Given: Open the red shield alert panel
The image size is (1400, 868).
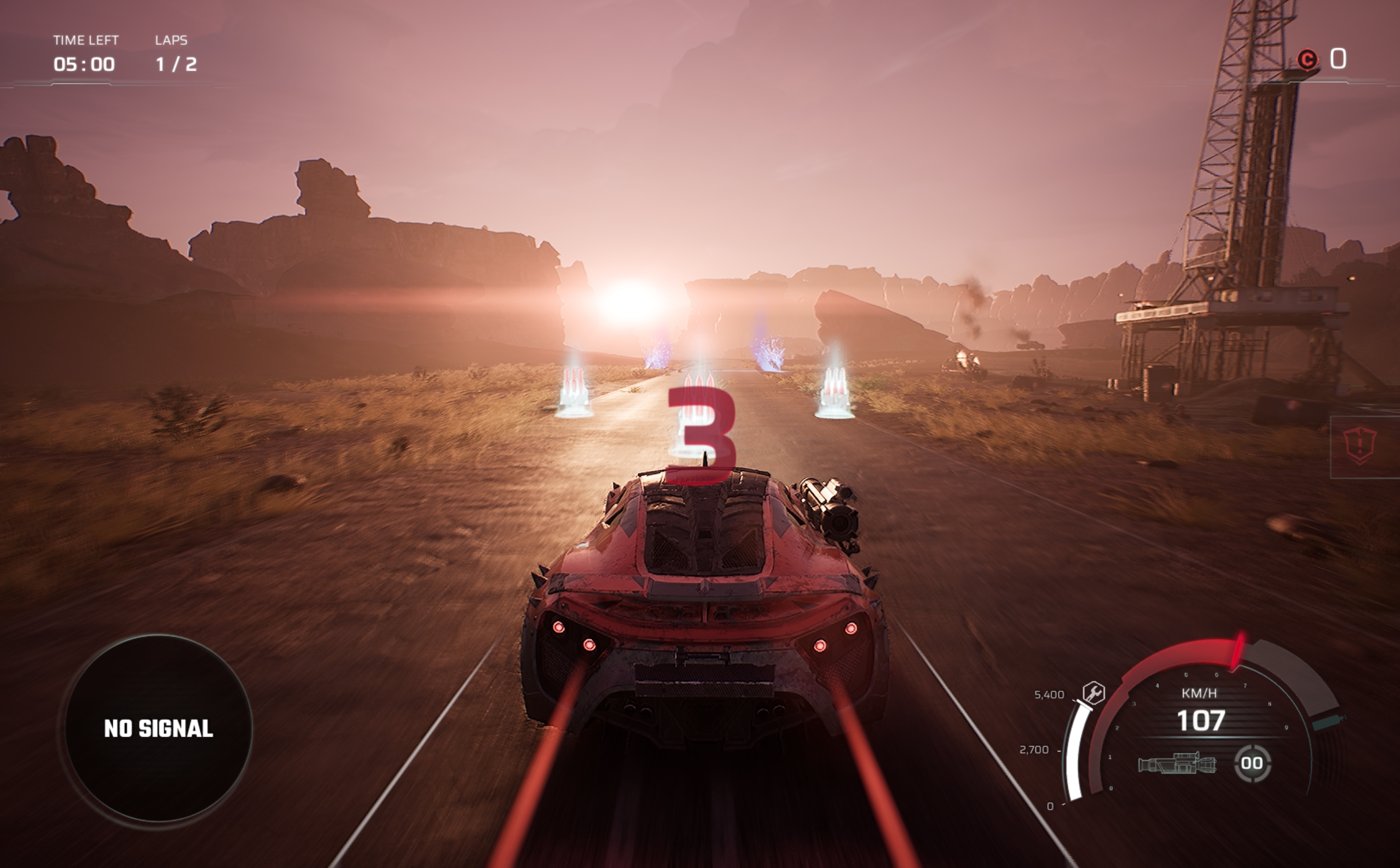Looking at the screenshot, I should 1361,446.
